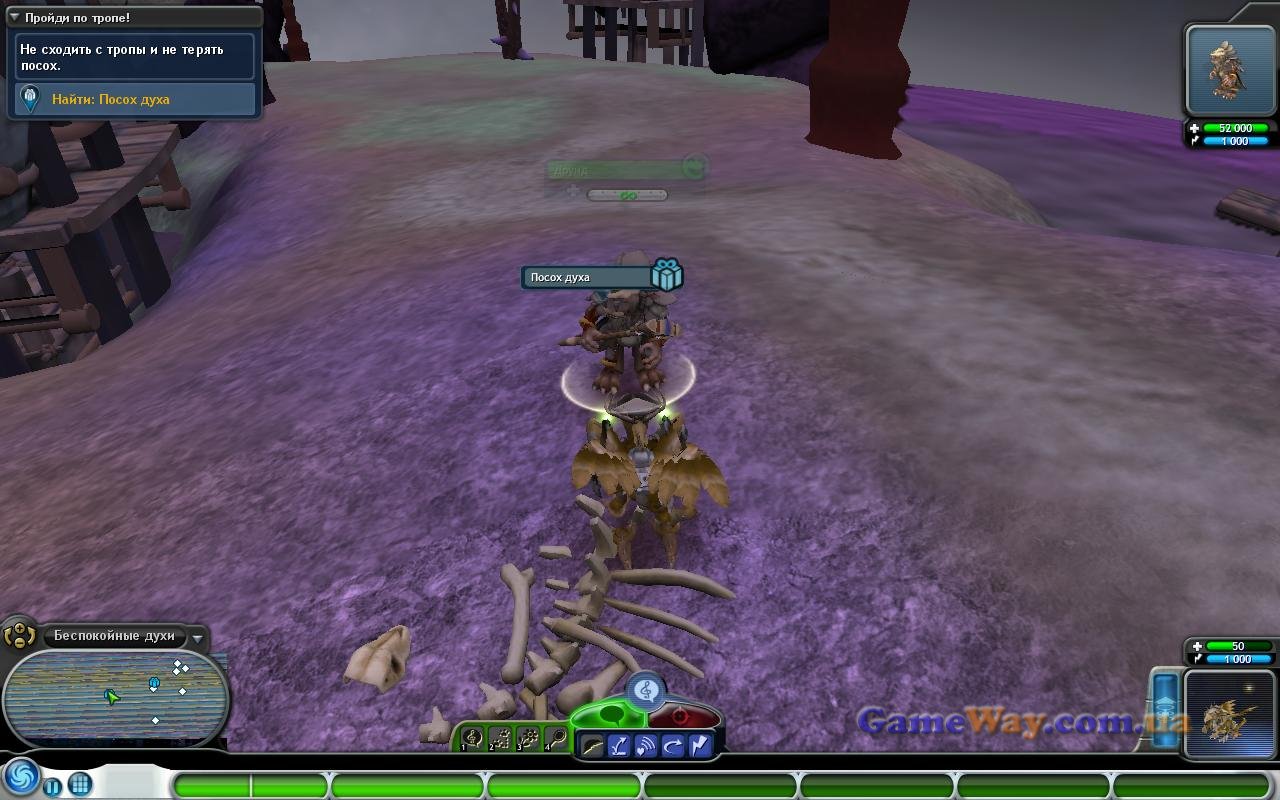Viewport: 1280px width, 800px height.
Task: Open the target creature portrait
Action: (1230, 70)
